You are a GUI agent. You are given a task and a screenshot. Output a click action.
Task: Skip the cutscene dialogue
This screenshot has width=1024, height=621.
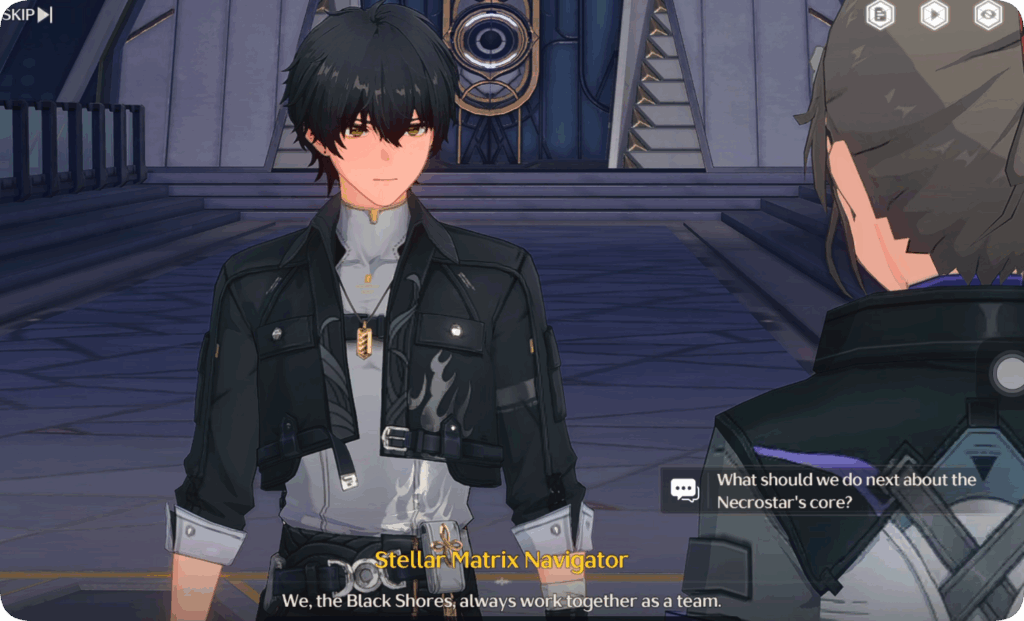(27, 14)
